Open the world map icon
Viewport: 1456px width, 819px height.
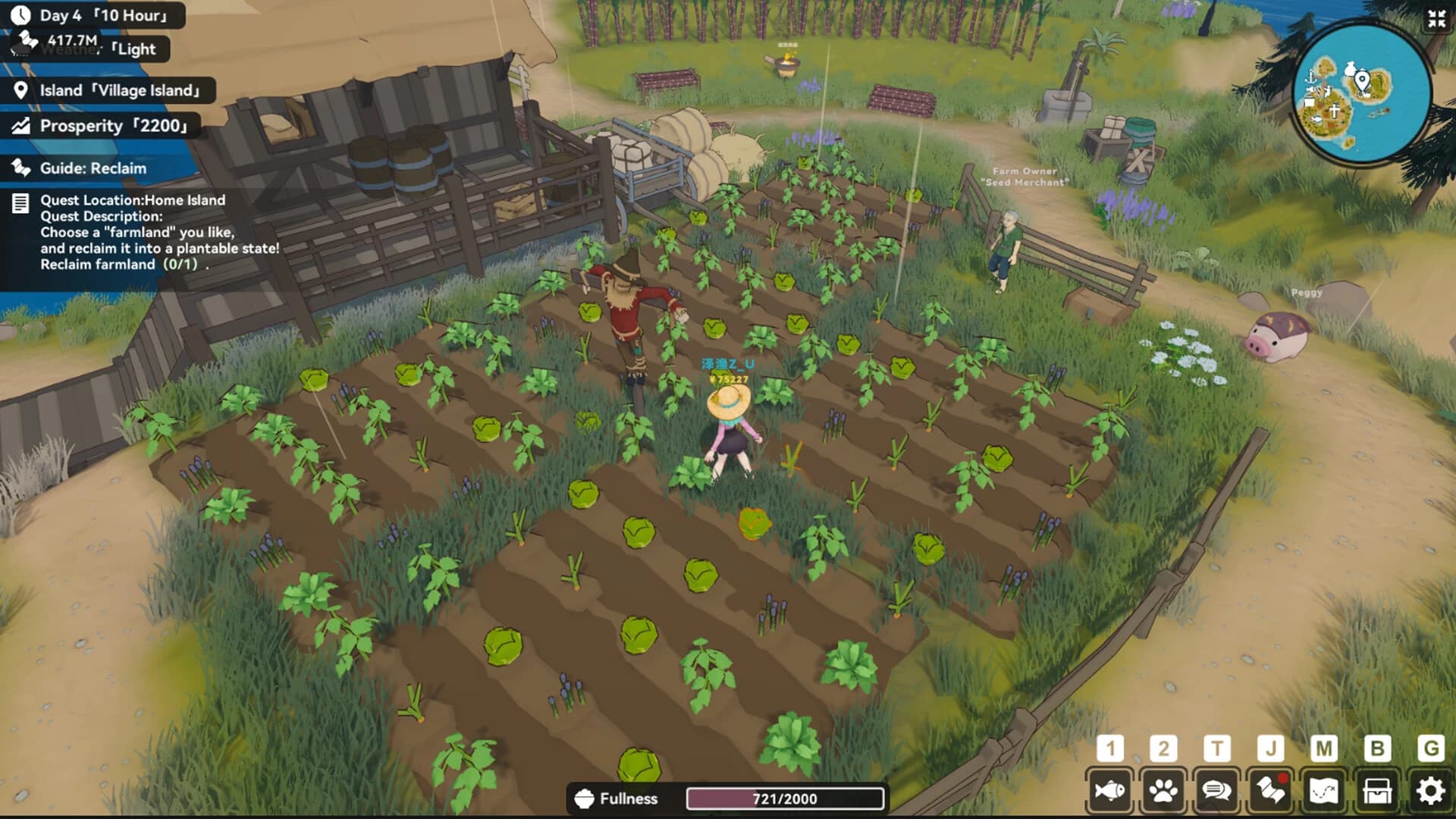pyautogui.click(x=1323, y=789)
